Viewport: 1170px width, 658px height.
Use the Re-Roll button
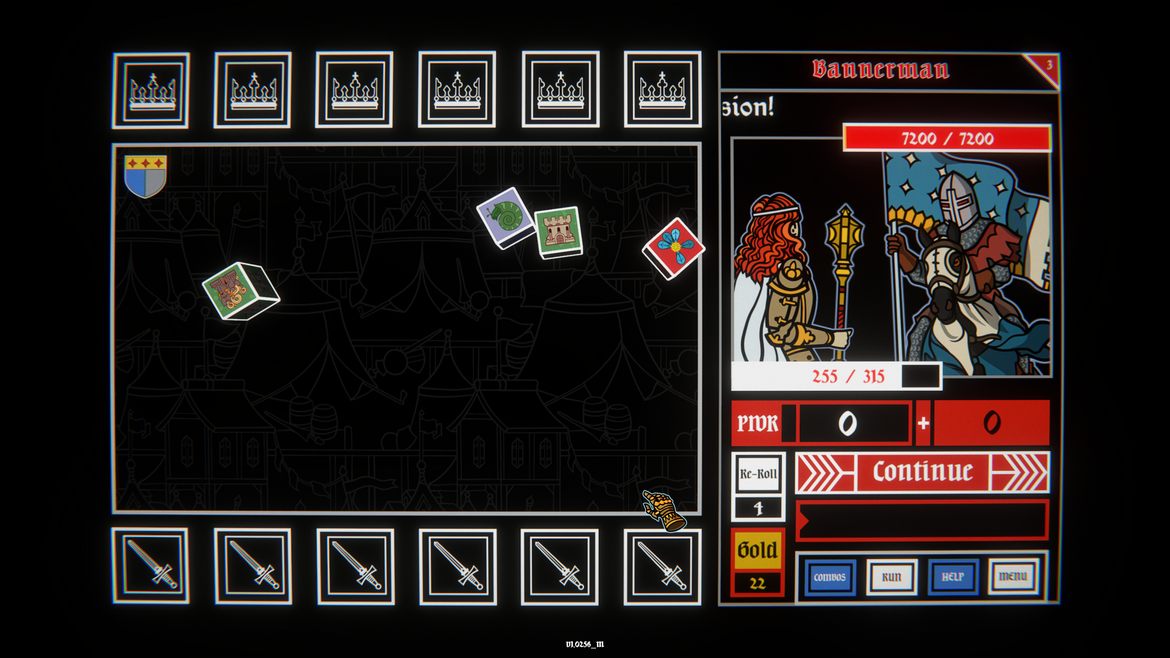758,473
